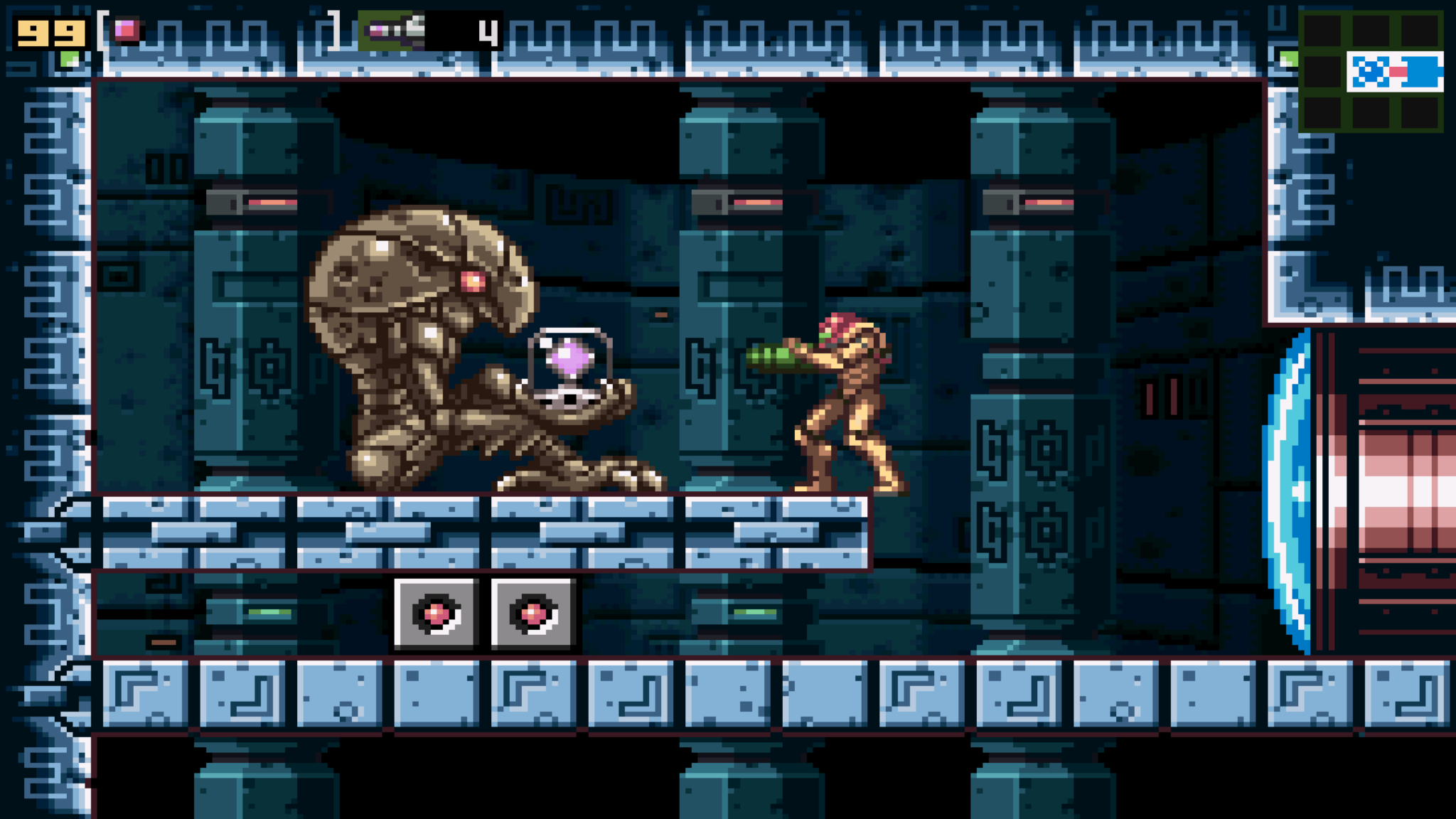
Task: Open the minimap in the corner
Action: 1370,71
